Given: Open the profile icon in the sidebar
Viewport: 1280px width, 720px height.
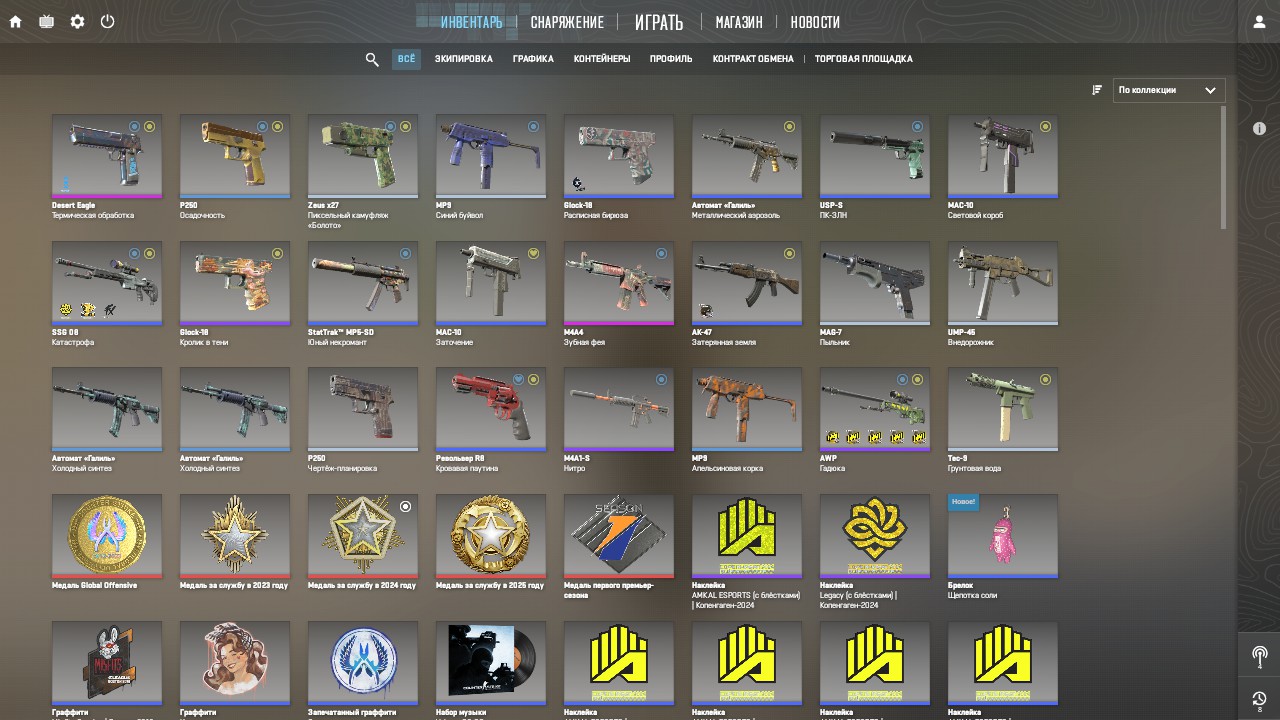Looking at the screenshot, I should [1259, 22].
